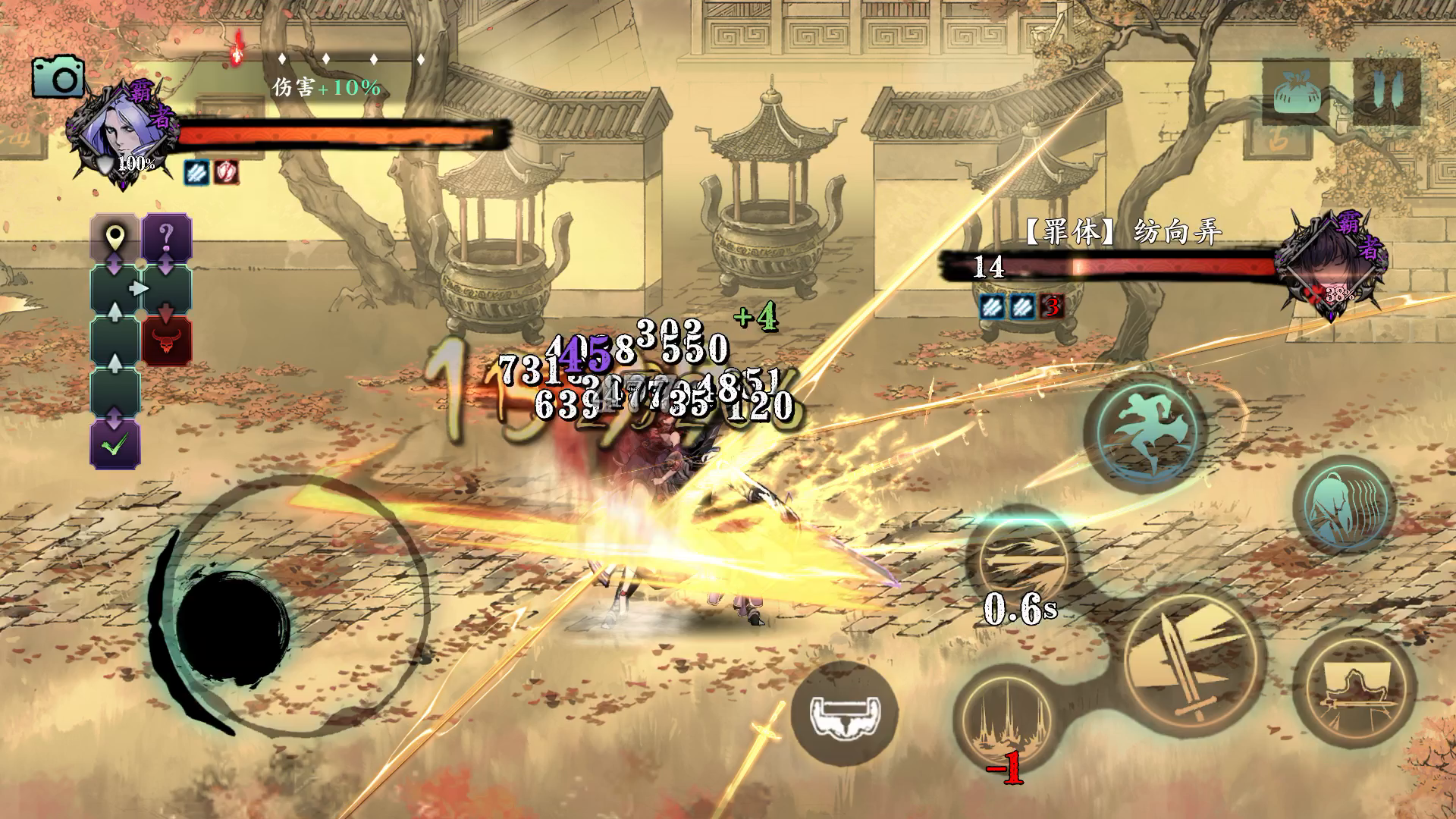Select the location pin map node
This screenshot has height=819, width=1456.
pos(115,238)
